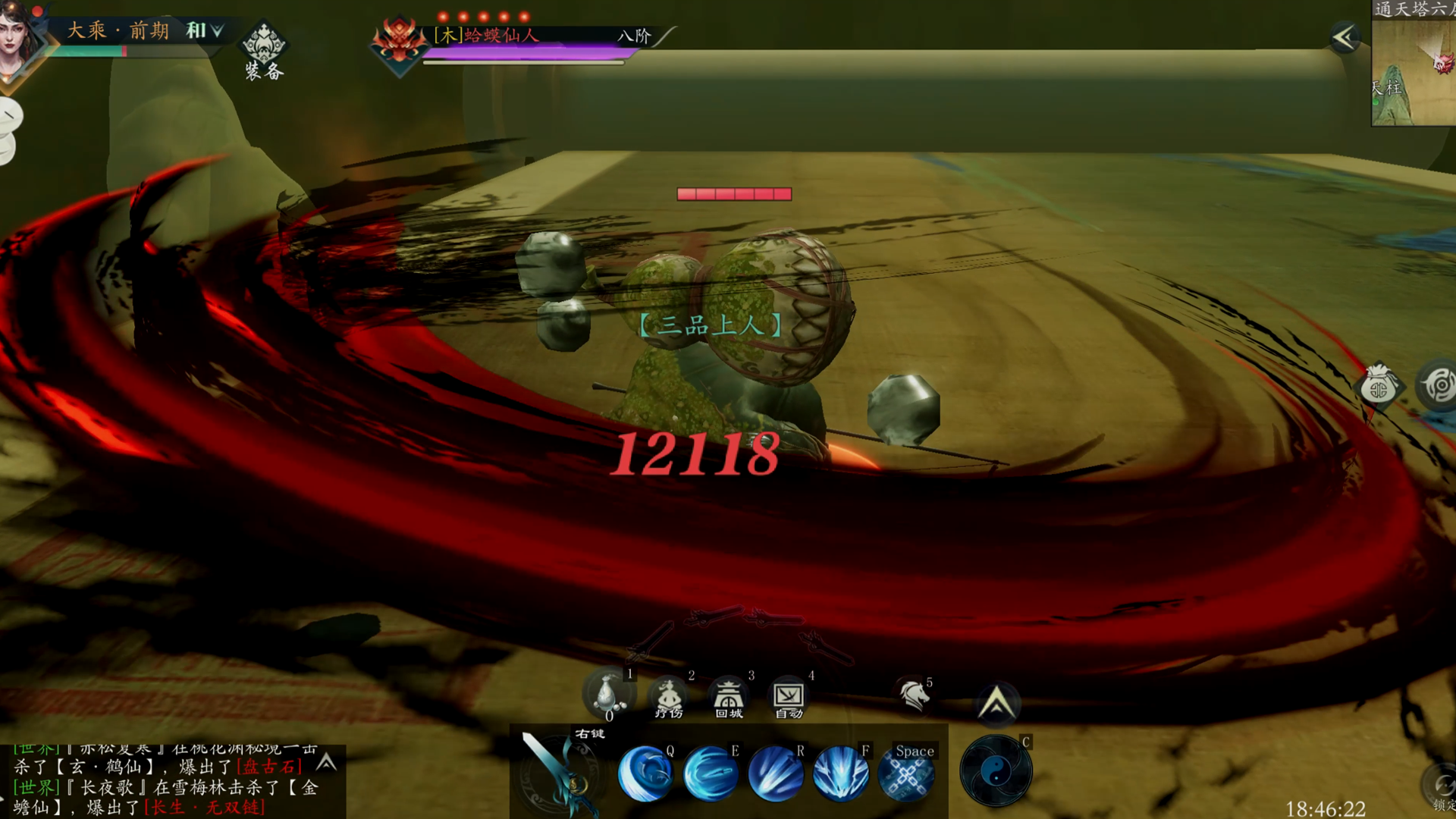Cast the E sword dash skill

(711, 773)
